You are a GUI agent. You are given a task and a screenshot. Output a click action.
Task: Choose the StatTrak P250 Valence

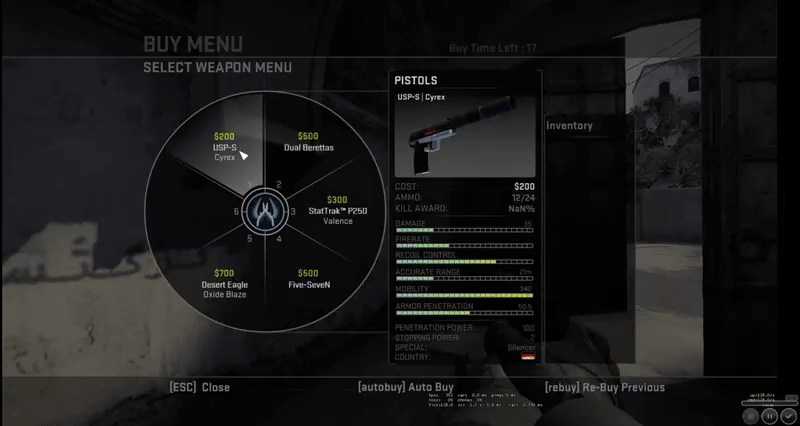click(337, 210)
